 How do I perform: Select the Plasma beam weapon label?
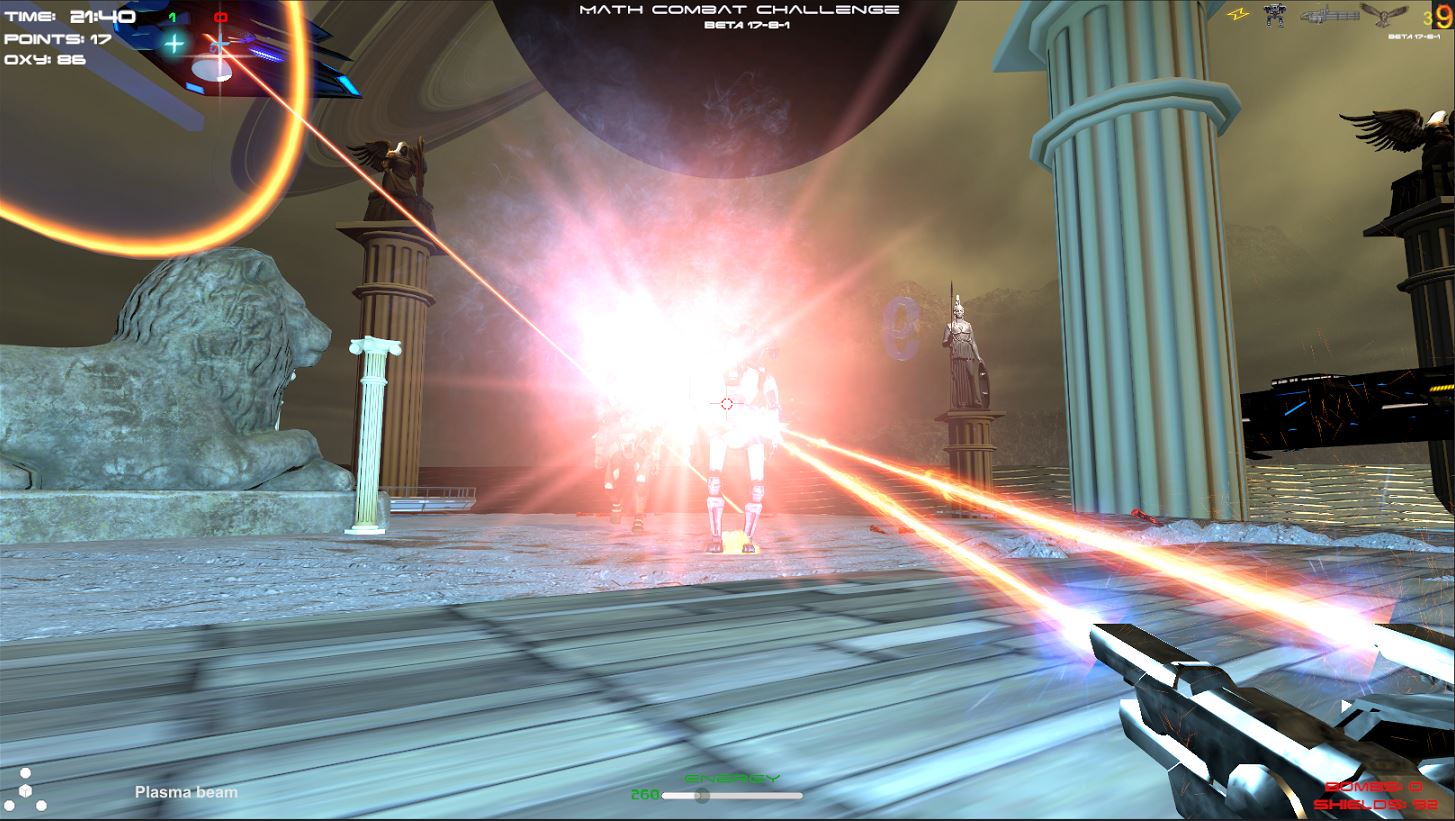click(x=186, y=793)
